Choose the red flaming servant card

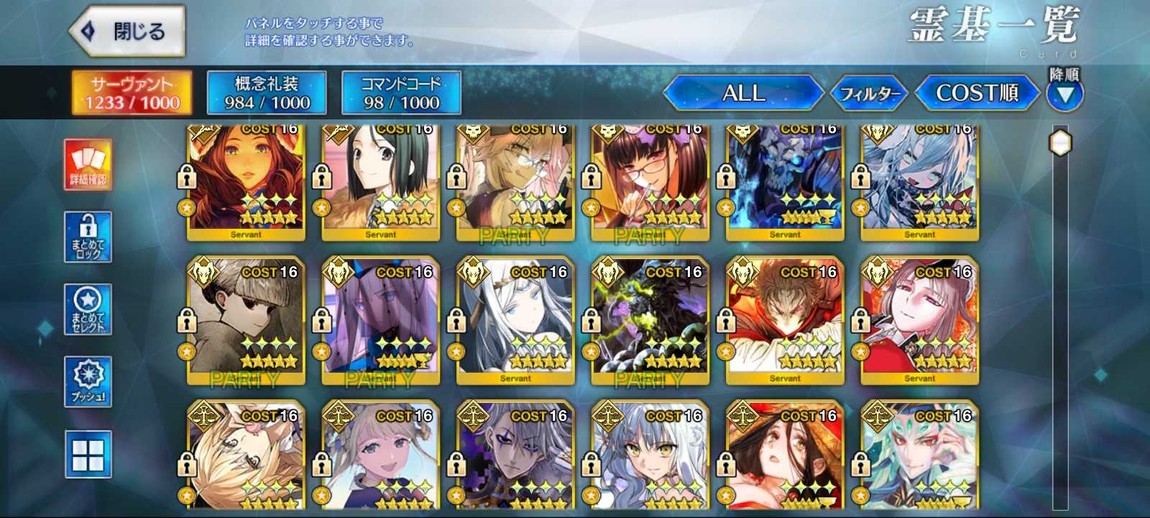coord(785,318)
